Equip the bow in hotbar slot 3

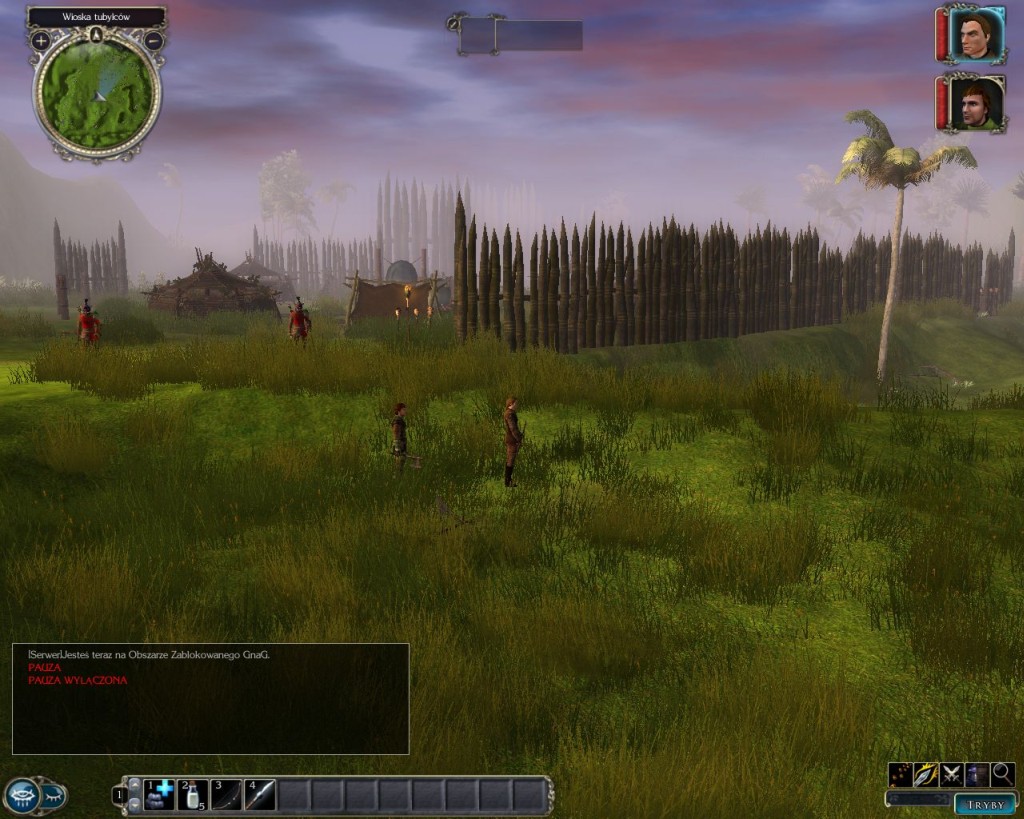tap(226, 795)
